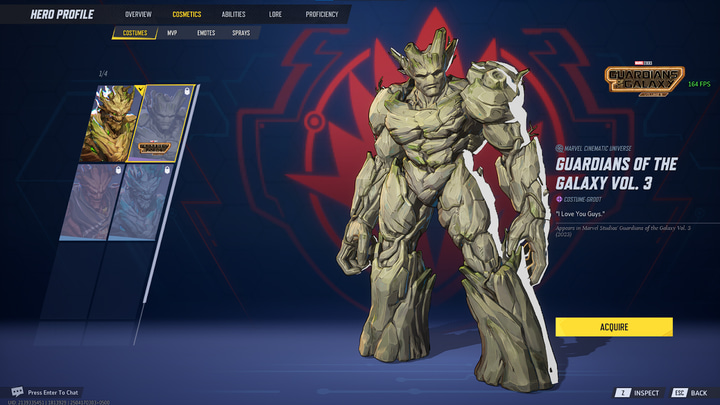This screenshot has width=720, height=405.
Task: Open the Emotes sub-tab
Action: pos(206,33)
